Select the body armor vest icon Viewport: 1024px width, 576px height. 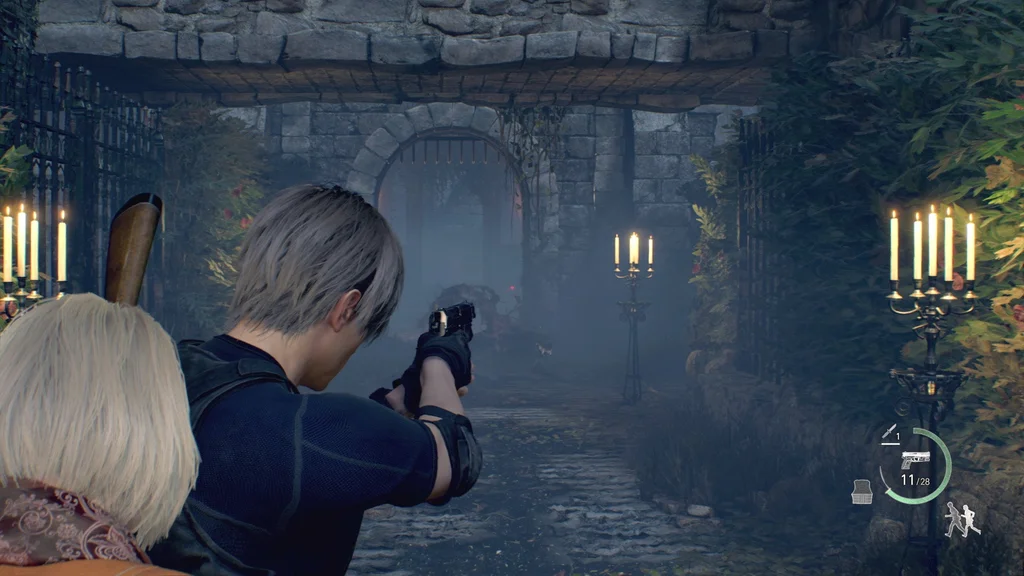click(x=861, y=491)
